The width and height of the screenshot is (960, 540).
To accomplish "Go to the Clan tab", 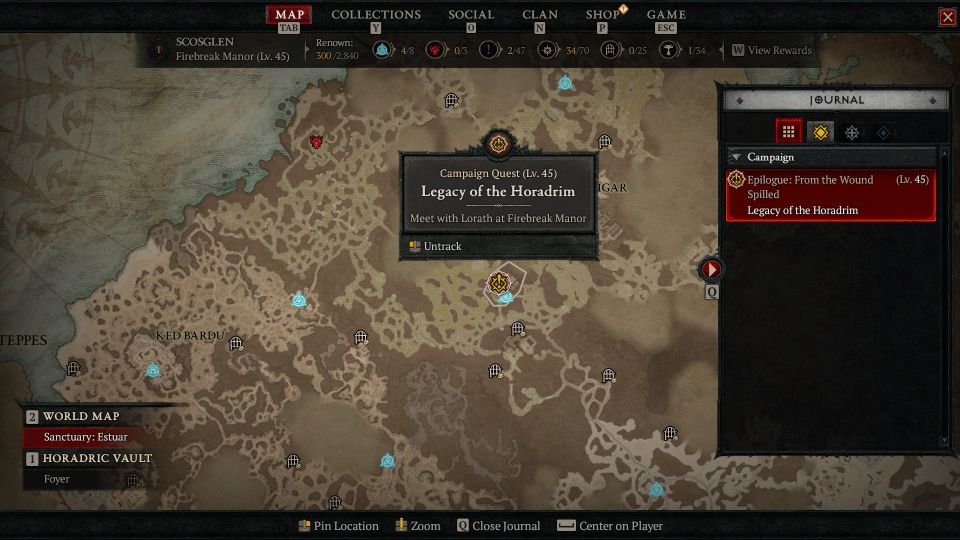I will pos(540,15).
